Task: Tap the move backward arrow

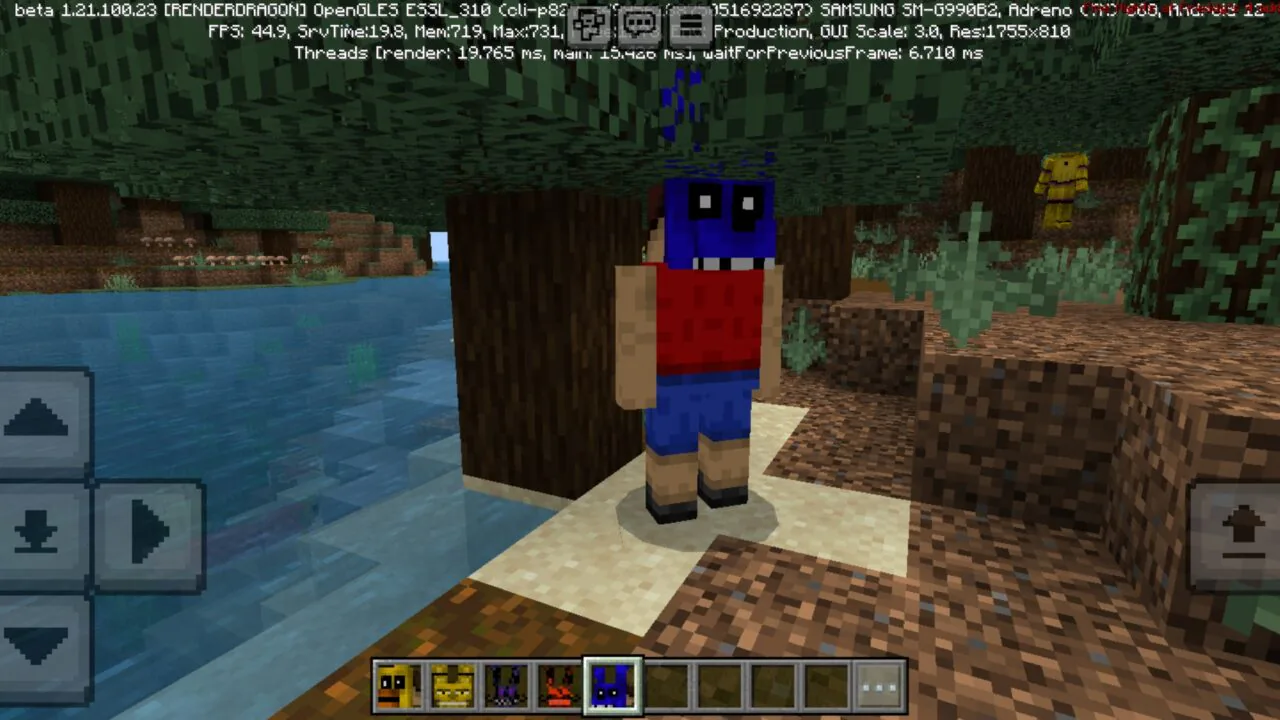Action: [40, 640]
